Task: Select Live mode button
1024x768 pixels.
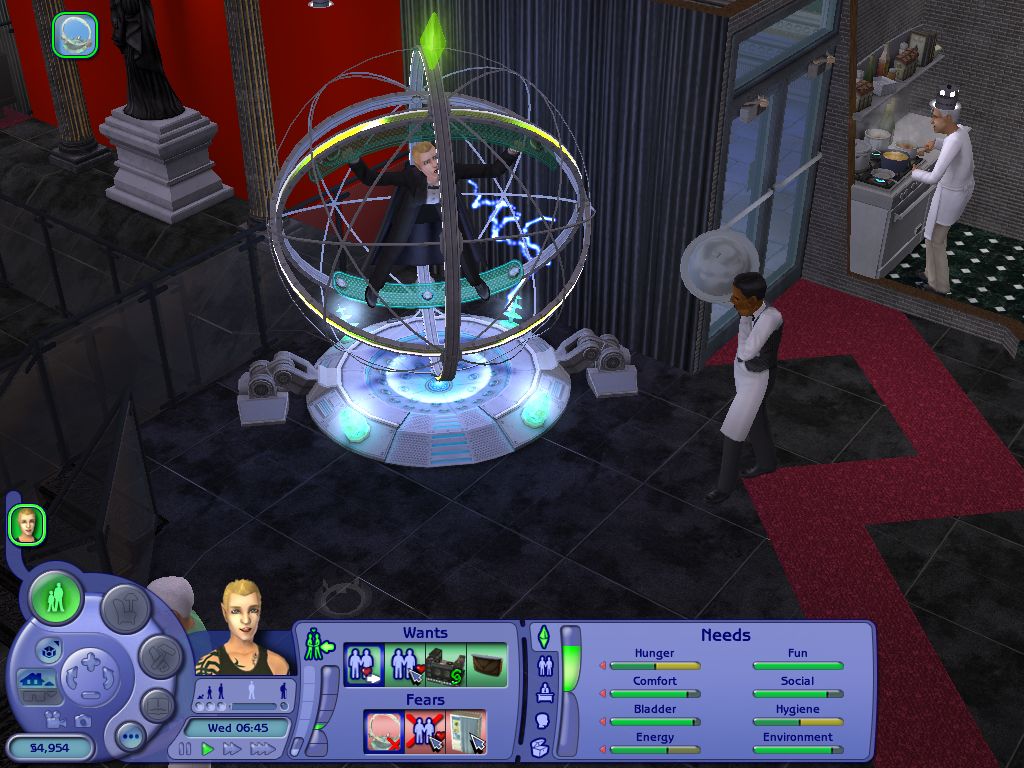Action: click(56, 598)
